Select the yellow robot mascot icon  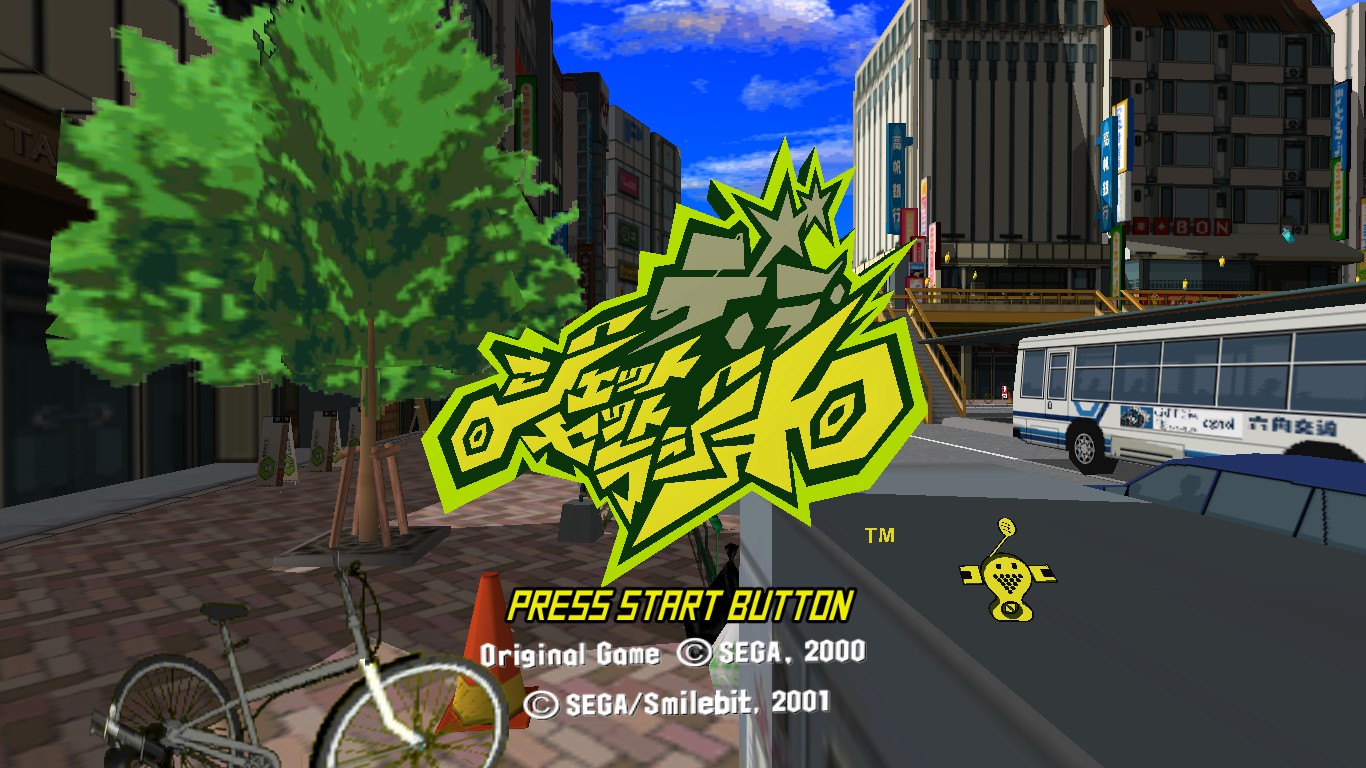(x=1008, y=575)
